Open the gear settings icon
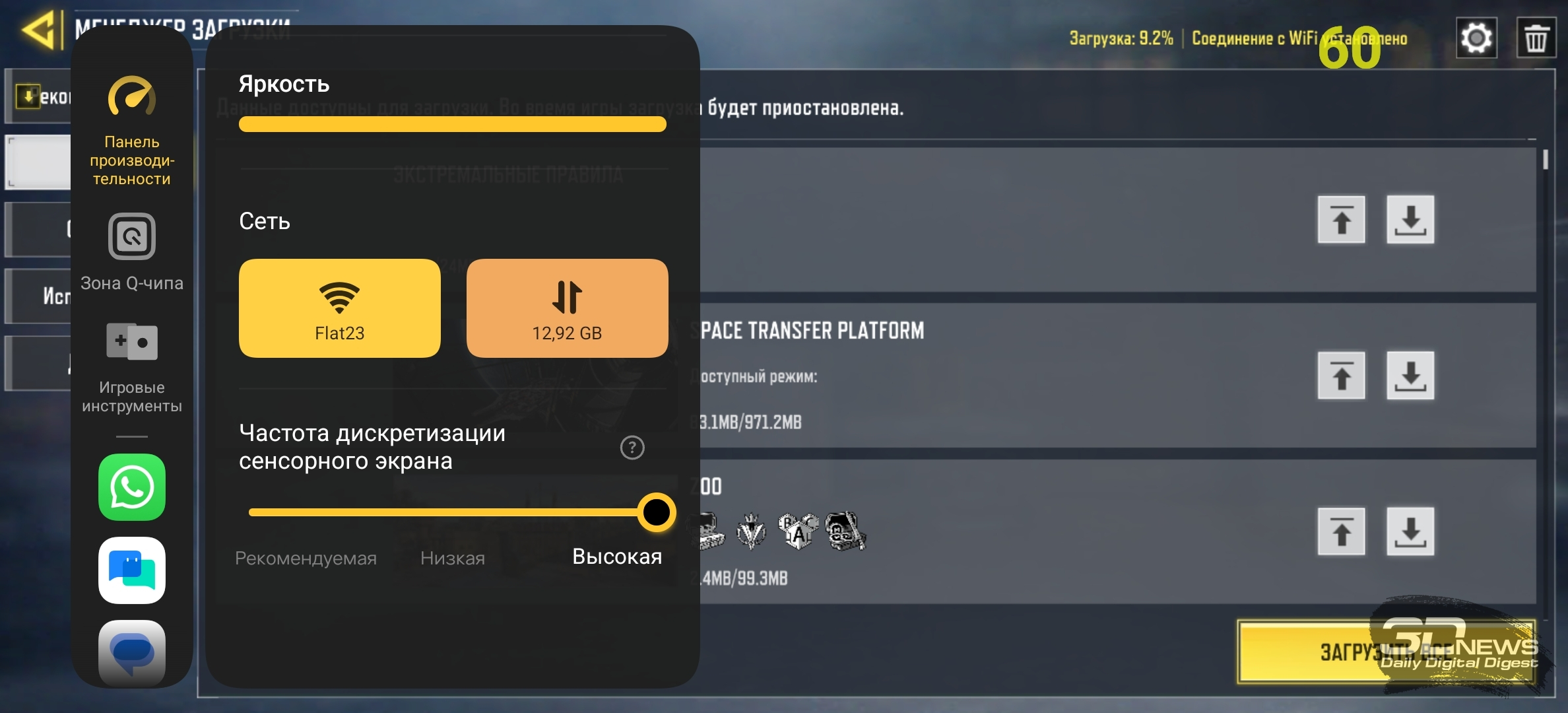Screen dimensions: 1568x713 [1476, 38]
